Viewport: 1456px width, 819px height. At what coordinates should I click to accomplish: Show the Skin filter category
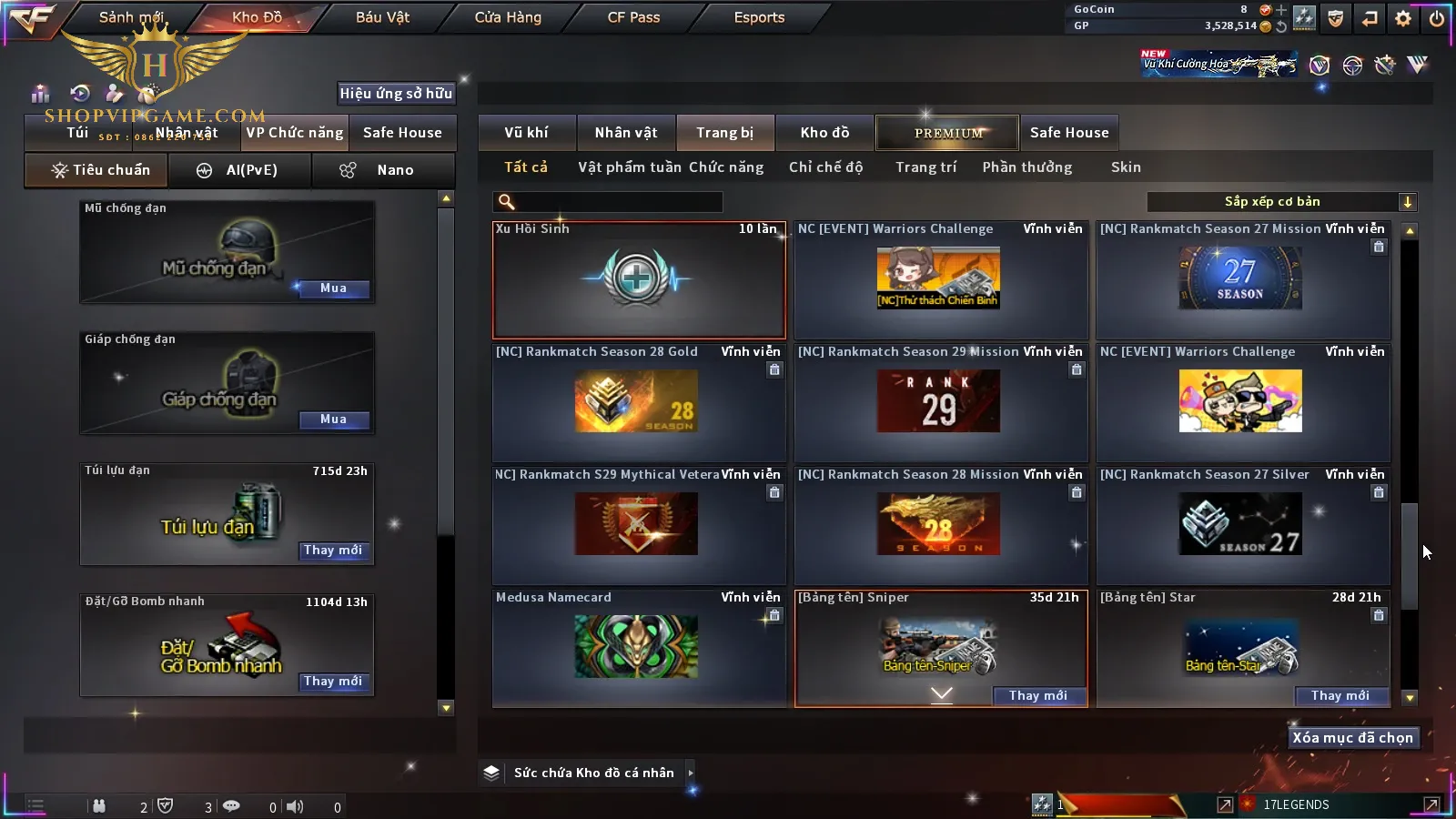[x=1125, y=167]
